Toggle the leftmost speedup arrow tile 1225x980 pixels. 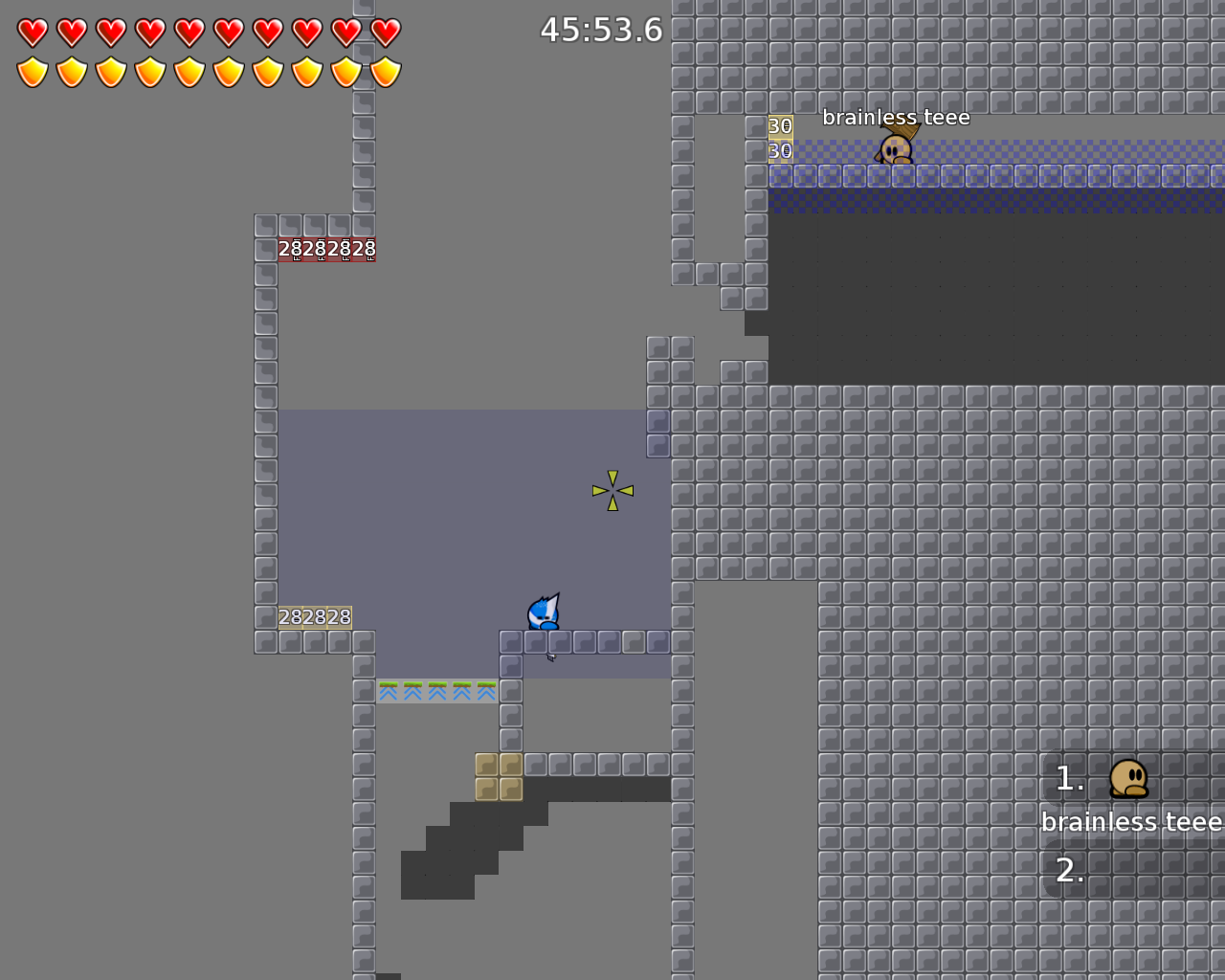(x=388, y=690)
